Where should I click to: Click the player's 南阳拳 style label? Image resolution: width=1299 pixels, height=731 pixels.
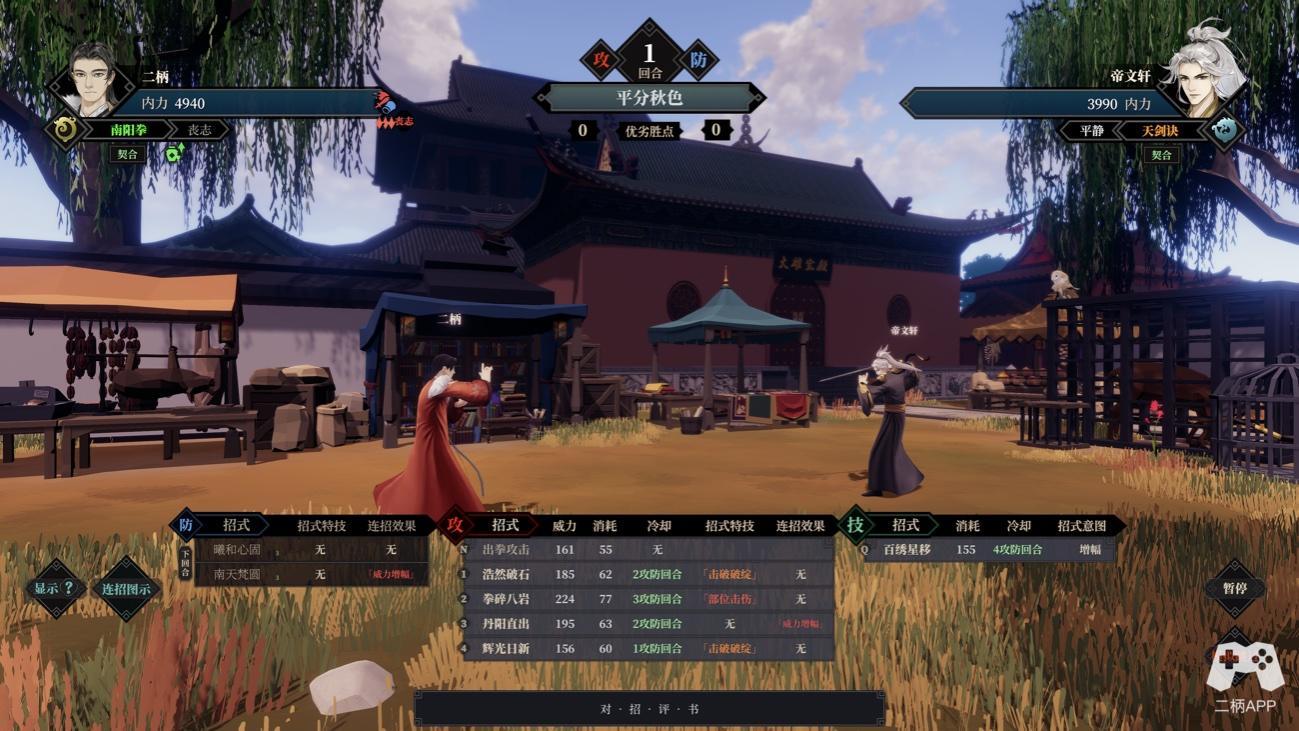(x=130, y=130)
